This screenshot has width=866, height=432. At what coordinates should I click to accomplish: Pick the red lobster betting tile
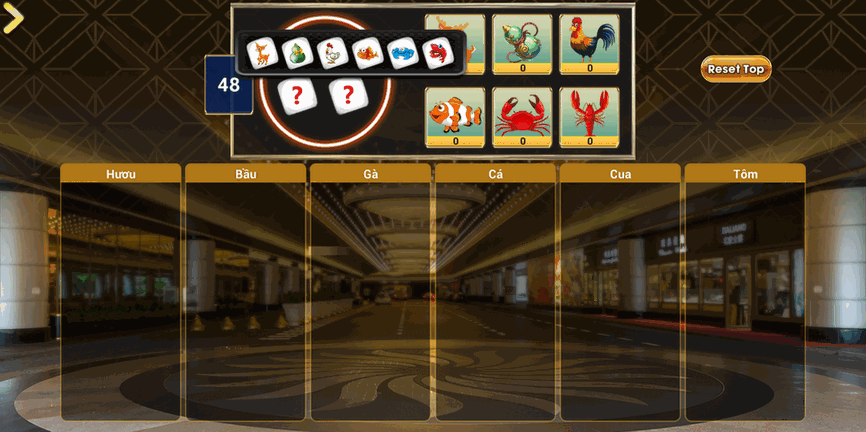click(589, 116)
